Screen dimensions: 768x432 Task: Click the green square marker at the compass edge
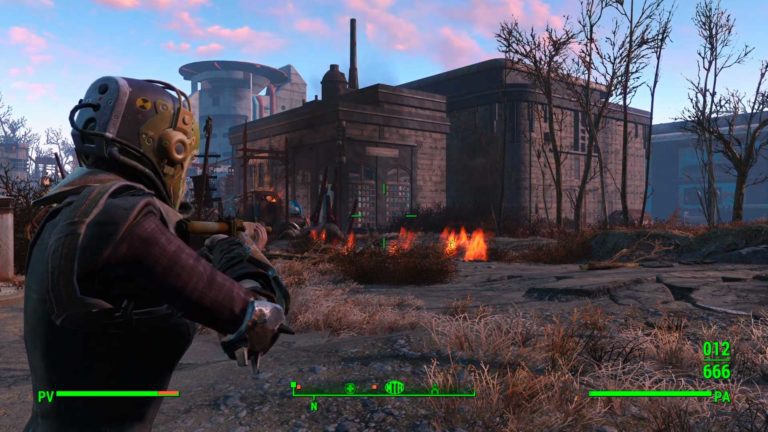pyautogui.click(x=294, y=385)
